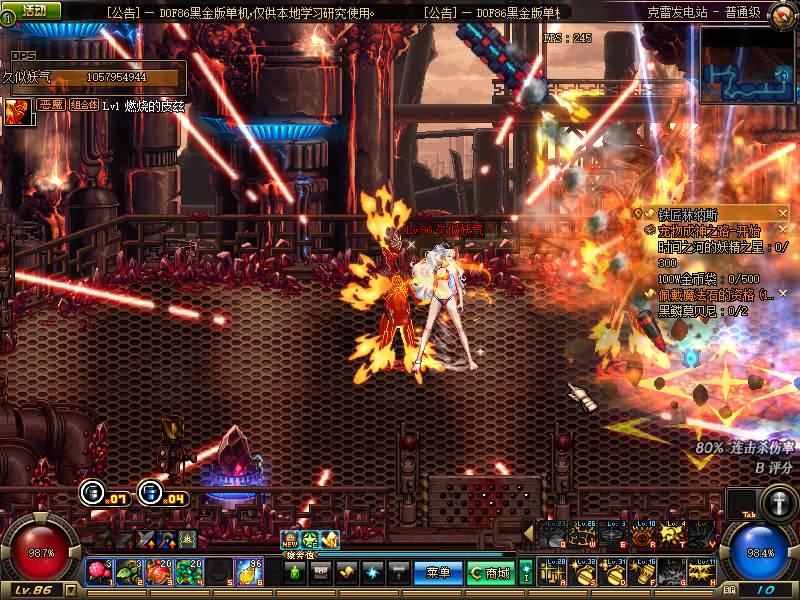Use the yellow crystal item in slot 6

click(248, 572)
